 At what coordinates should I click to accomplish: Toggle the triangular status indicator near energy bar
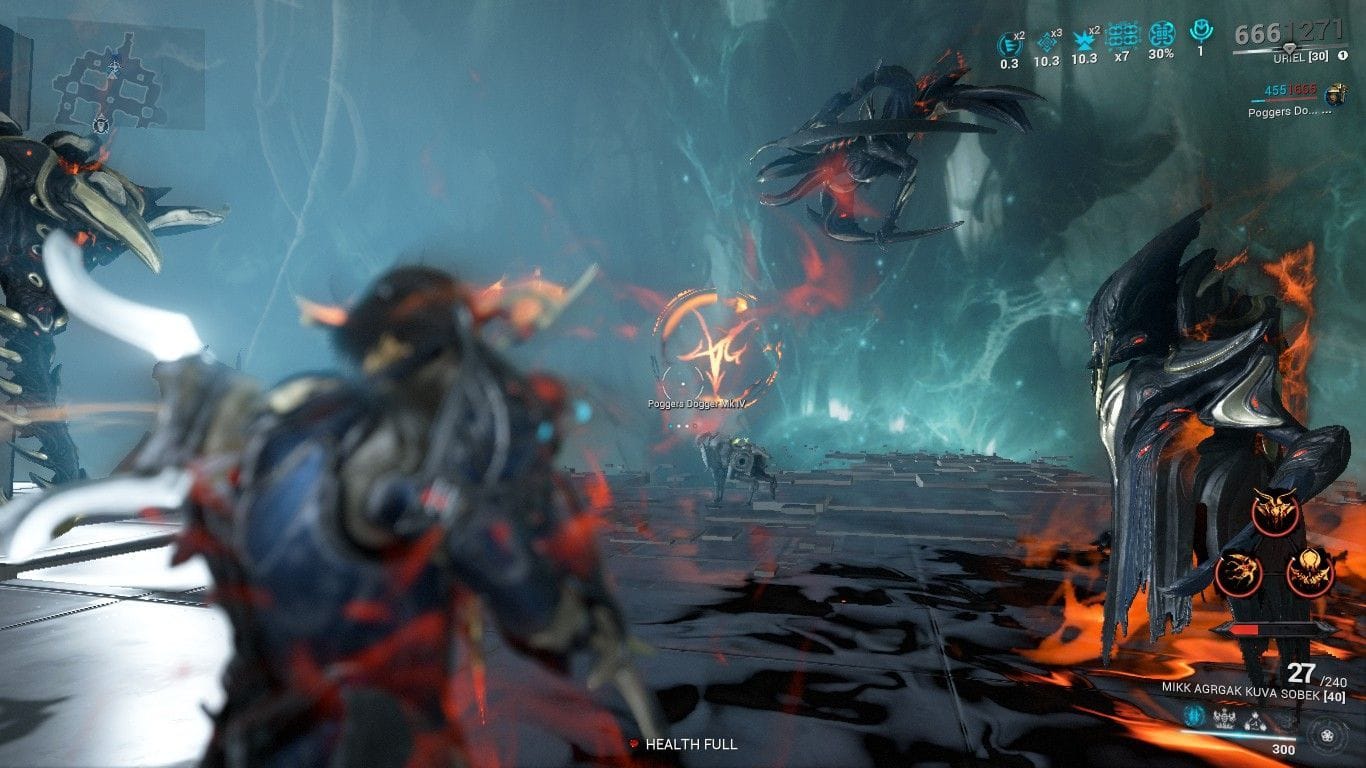coord(1255,721)
